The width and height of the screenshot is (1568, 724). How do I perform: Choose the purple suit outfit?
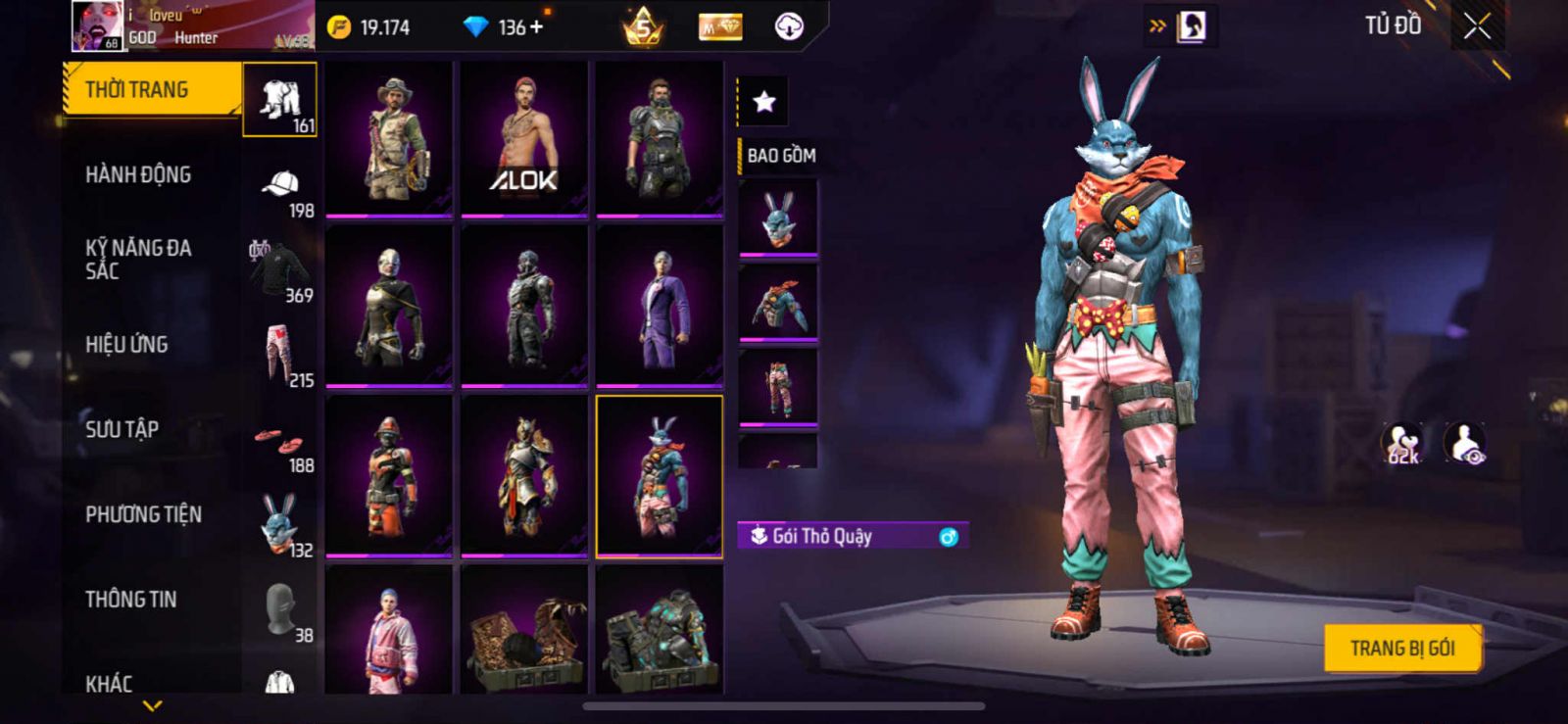point(660,306)
